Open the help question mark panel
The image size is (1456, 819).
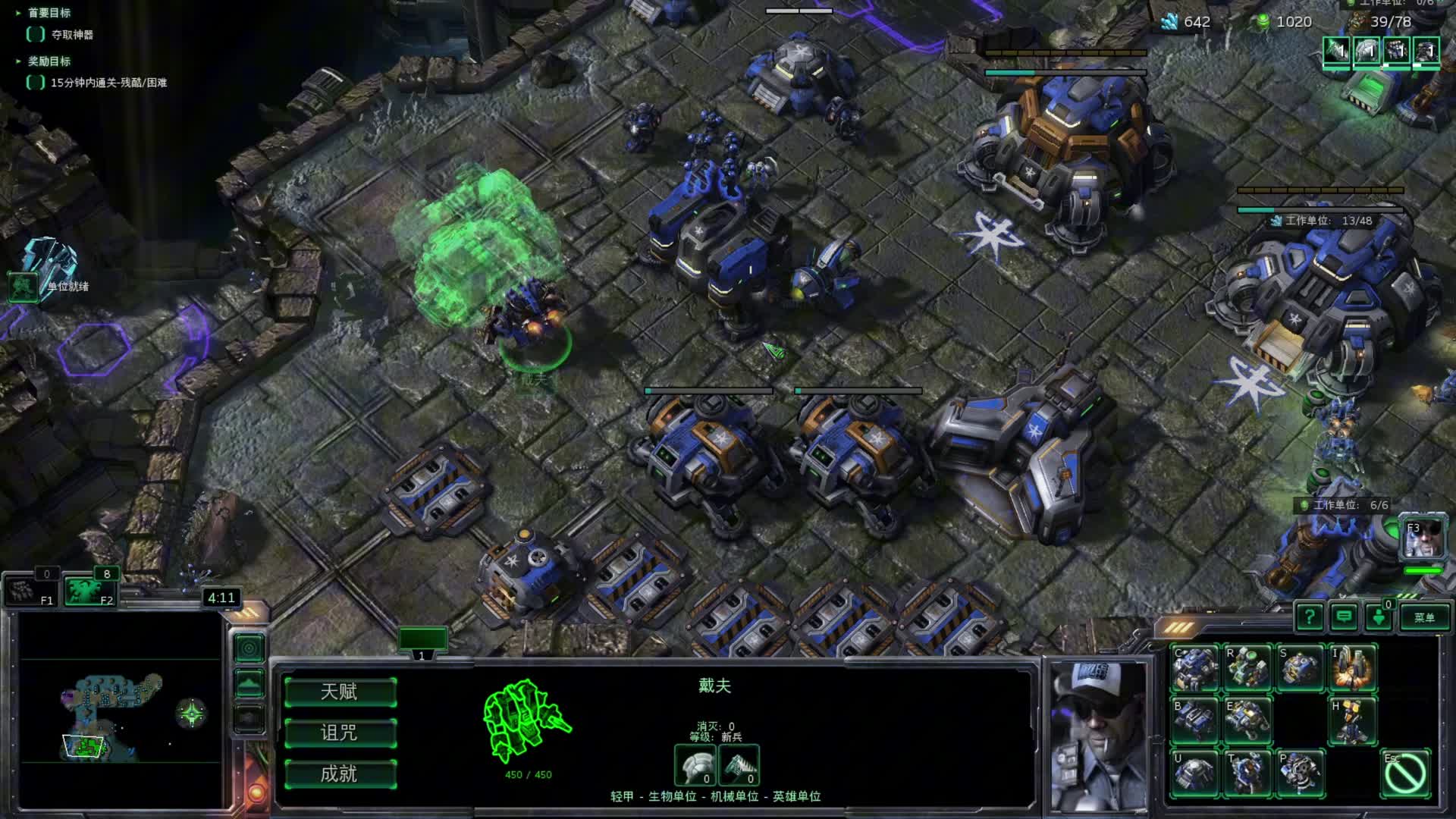pyautogui.click(x=1309, y=617)
